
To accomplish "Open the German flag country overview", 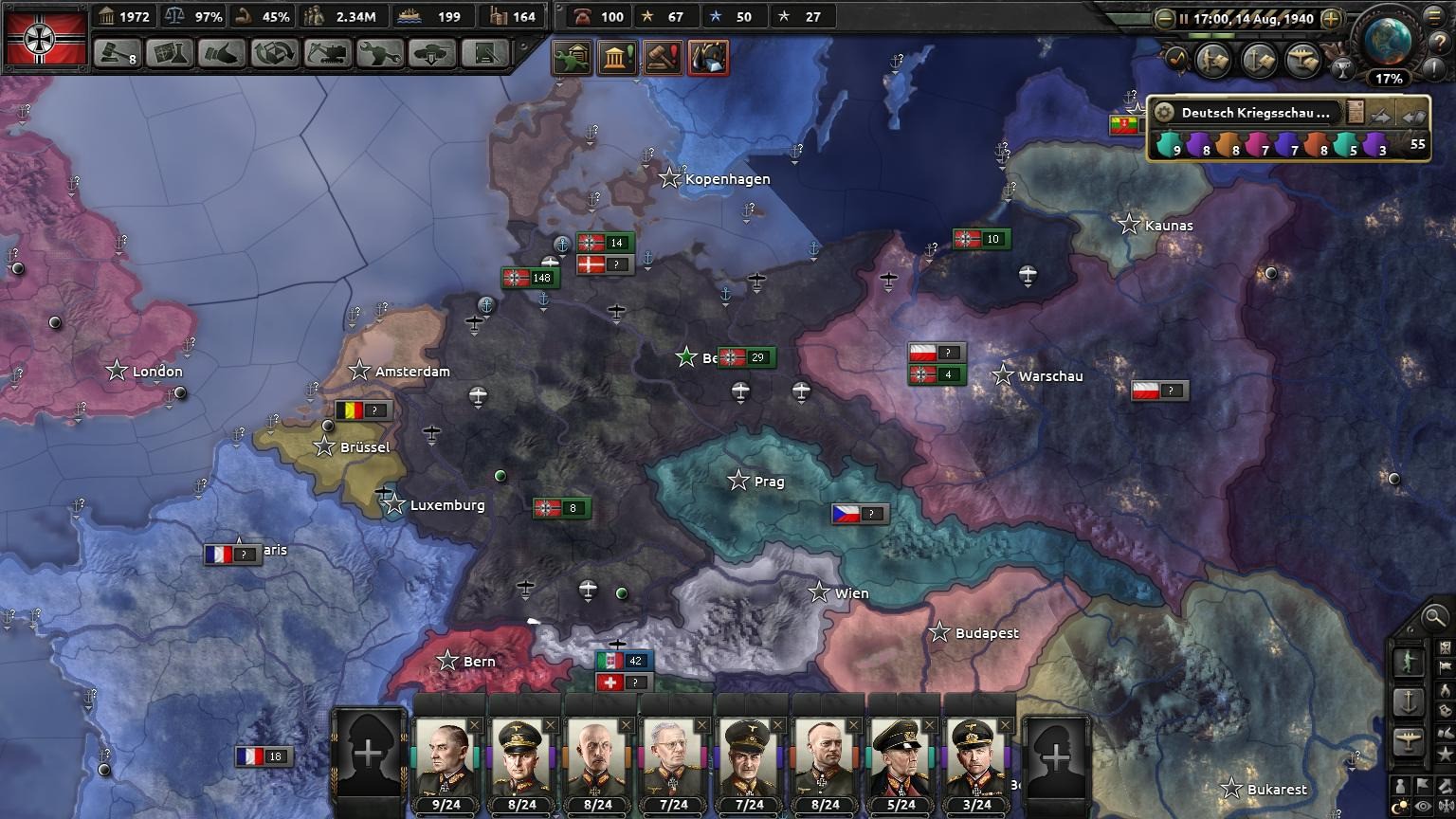I will click(x=45, y=38).
